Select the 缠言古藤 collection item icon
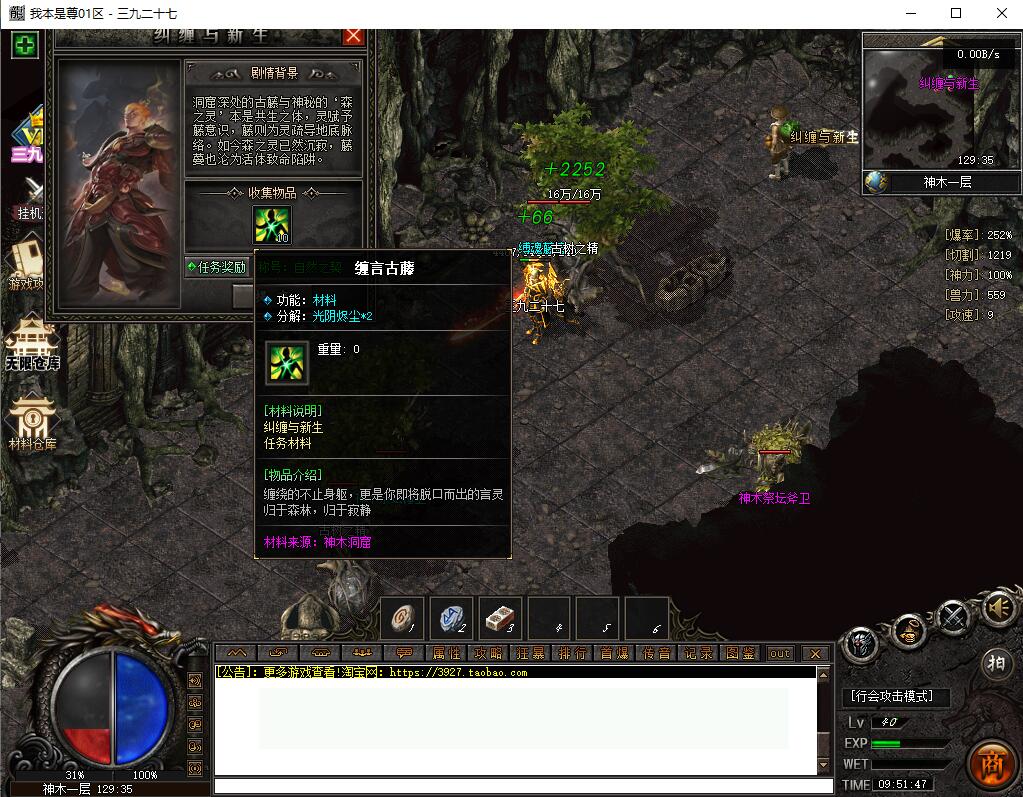Image resolution: width=1023 pixels, height=797 pixels. point(272,223)
